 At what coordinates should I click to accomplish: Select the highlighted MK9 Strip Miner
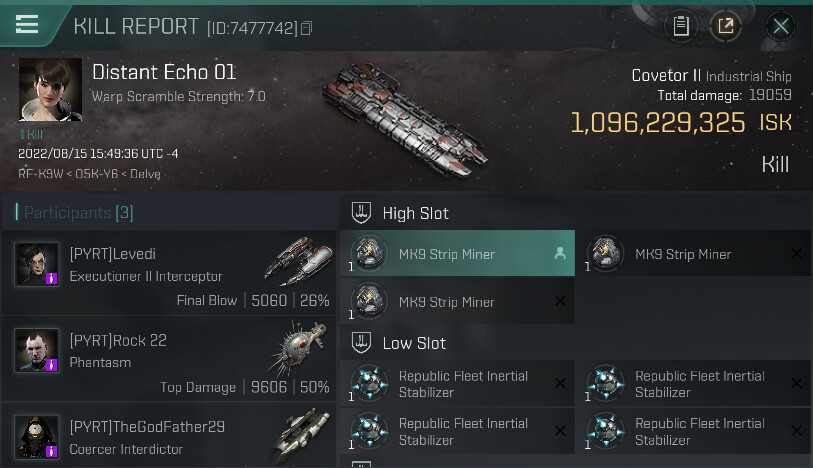[457, 254]
